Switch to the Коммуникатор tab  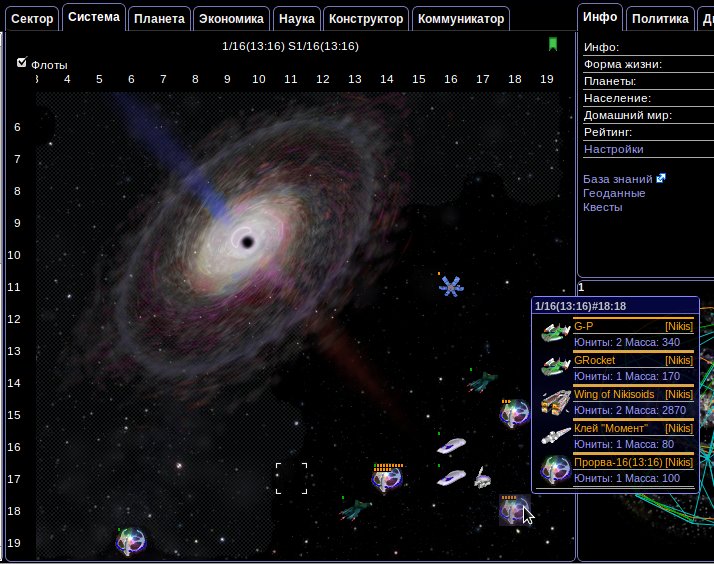[460, 18]
